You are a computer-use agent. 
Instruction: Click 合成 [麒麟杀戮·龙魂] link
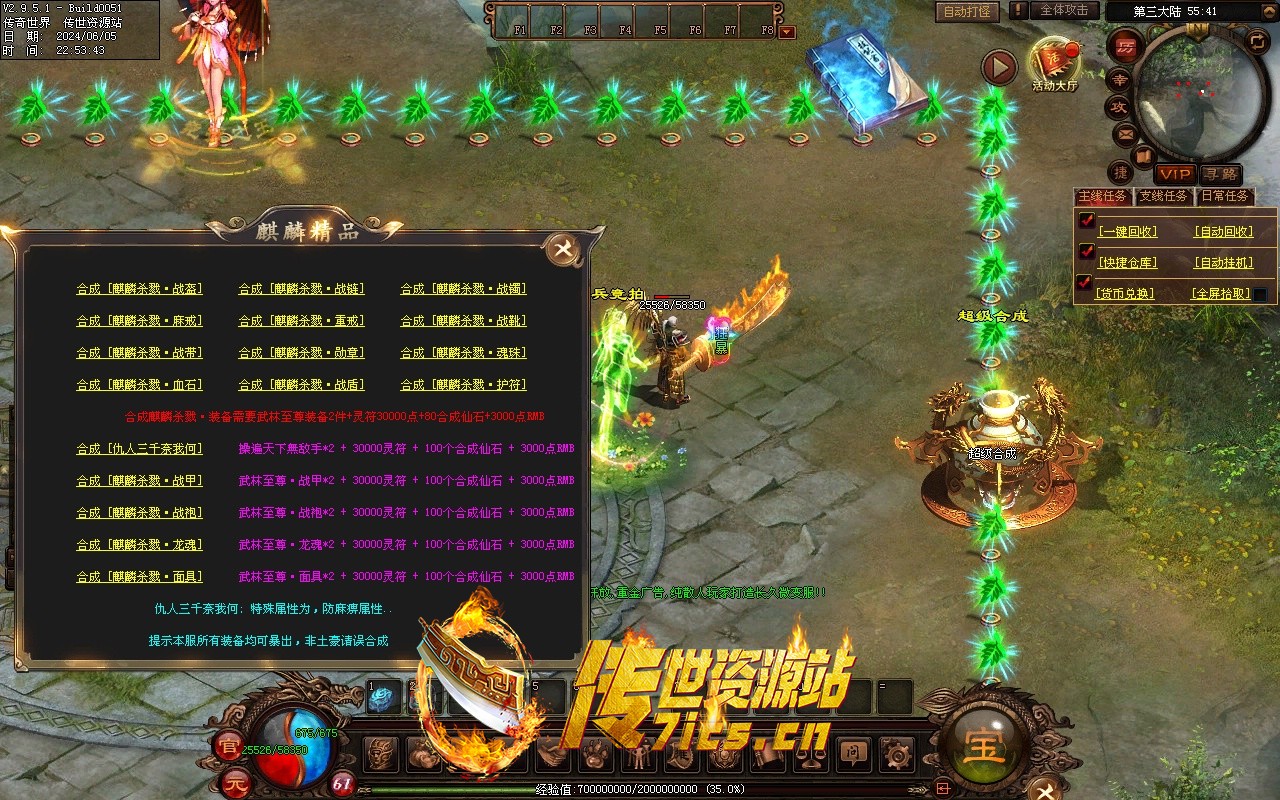140,545
